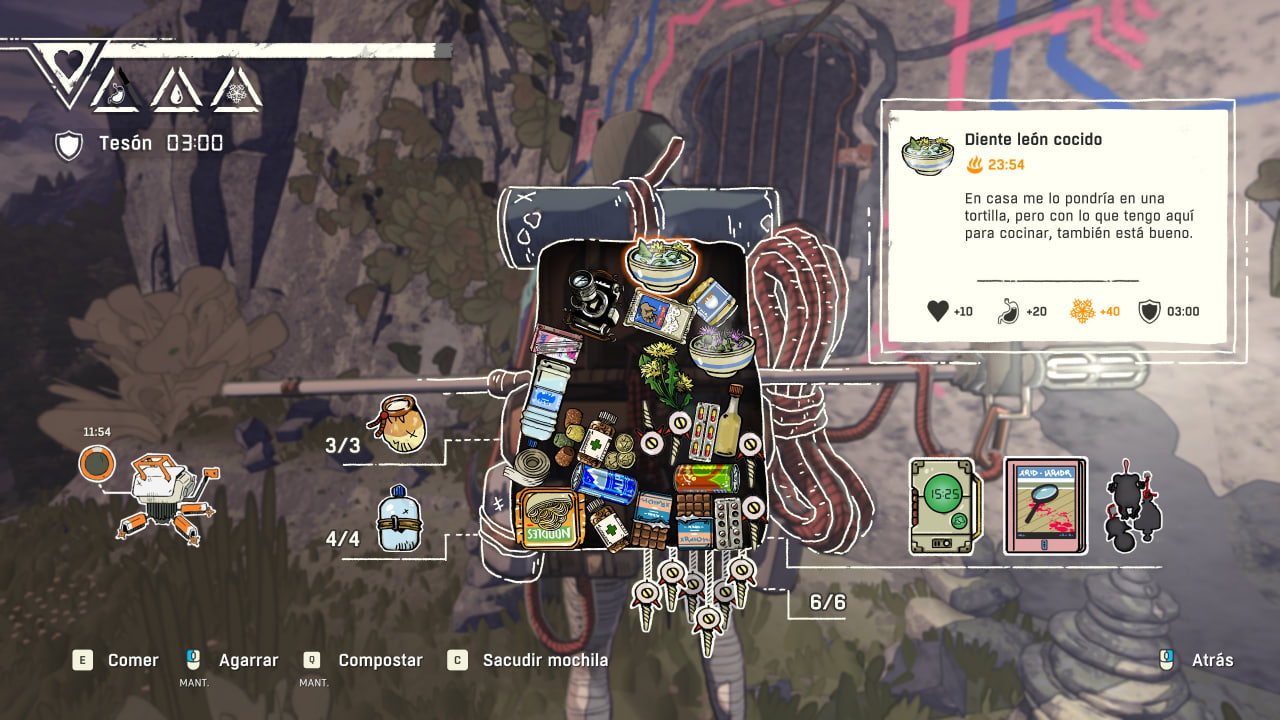This screenshot has width=1280, height=720.
Task: Select the food sack pouch icon
Action: [x=398, y=424]
